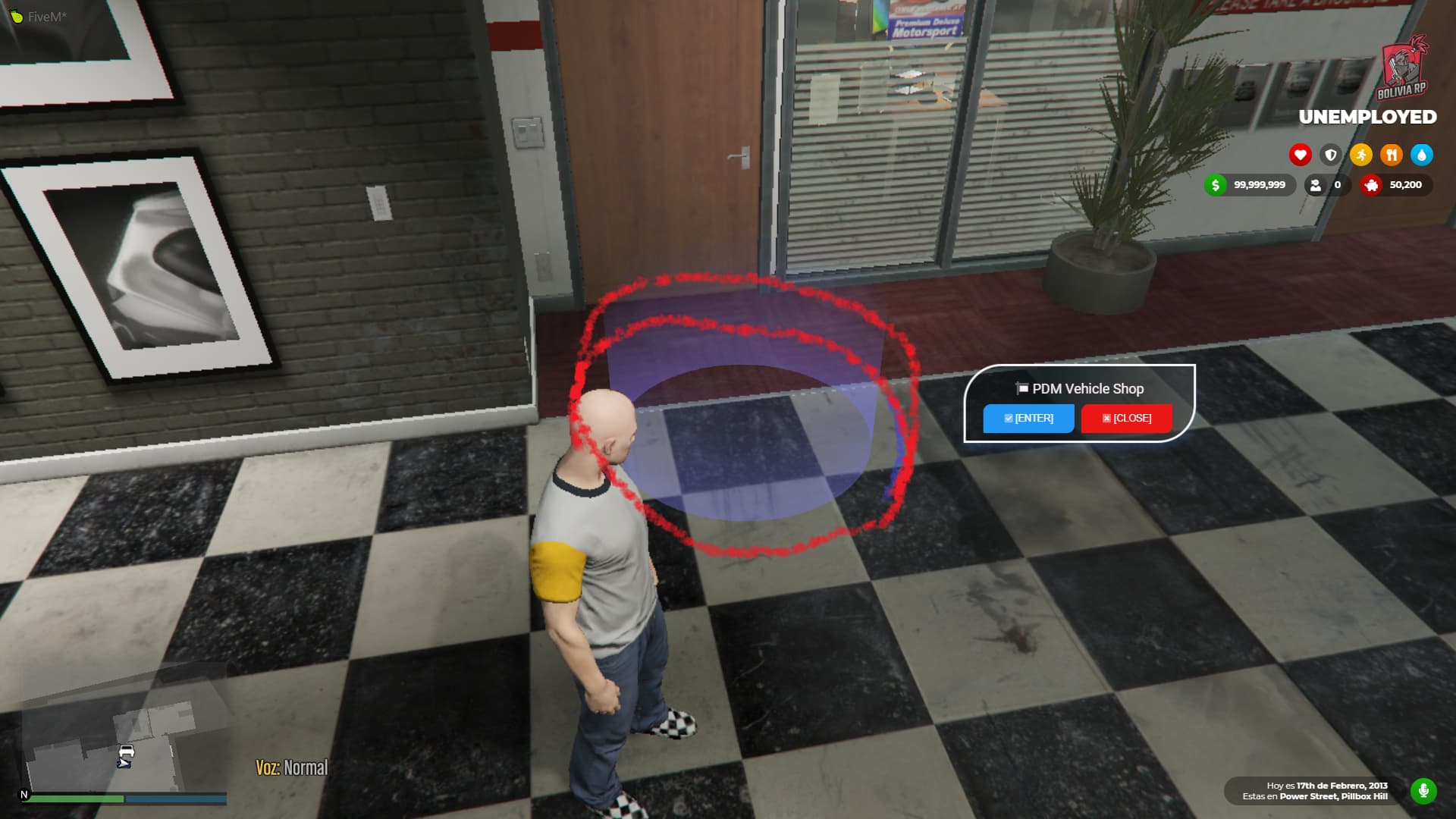Click the society members counter showing 0
The width and height of the screenshot is (1456, 819).
pyautogui.click(x=1327, y=185)
